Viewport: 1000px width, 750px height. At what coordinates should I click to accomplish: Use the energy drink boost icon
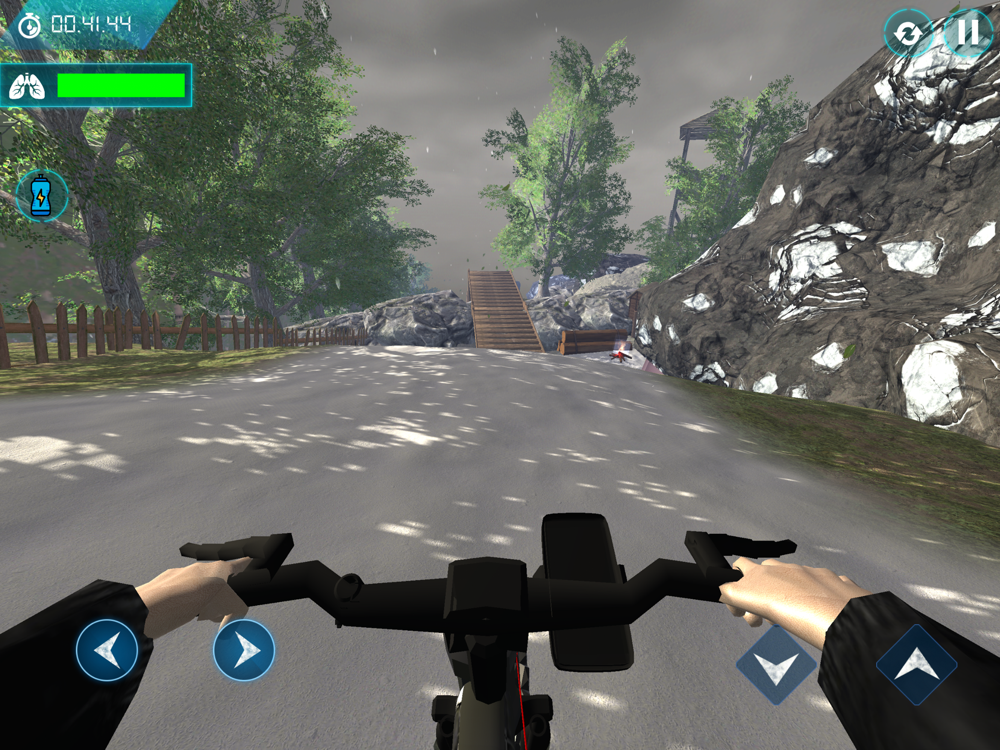click(x=42, y=195)
